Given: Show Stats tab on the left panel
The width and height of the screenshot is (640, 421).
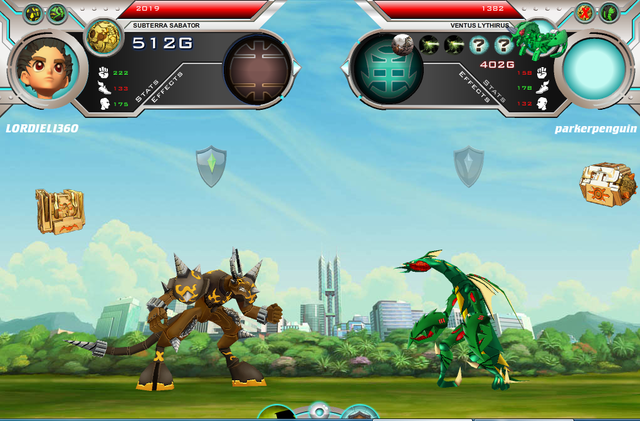Looking at the screenshot, I should pos(149,90).
